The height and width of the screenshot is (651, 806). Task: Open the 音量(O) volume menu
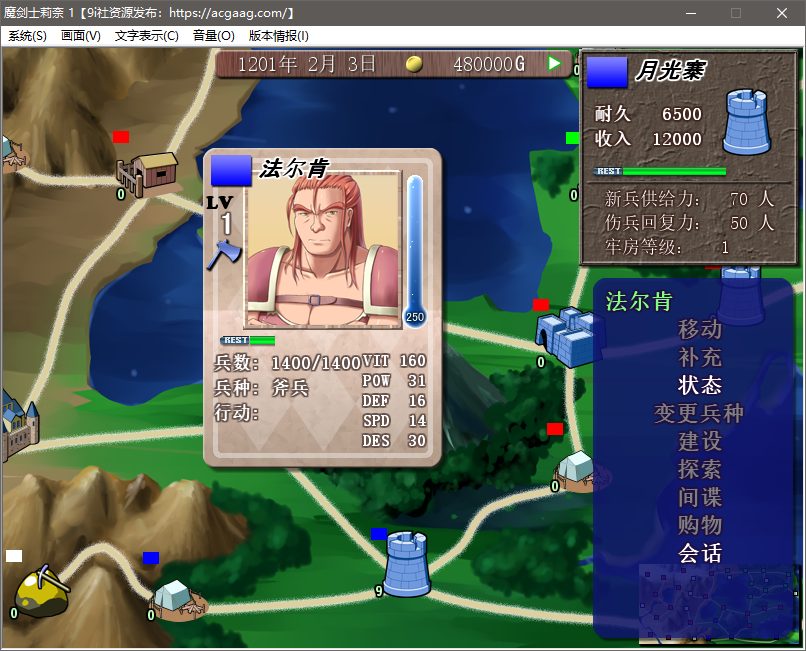click(x=213, y=36)
